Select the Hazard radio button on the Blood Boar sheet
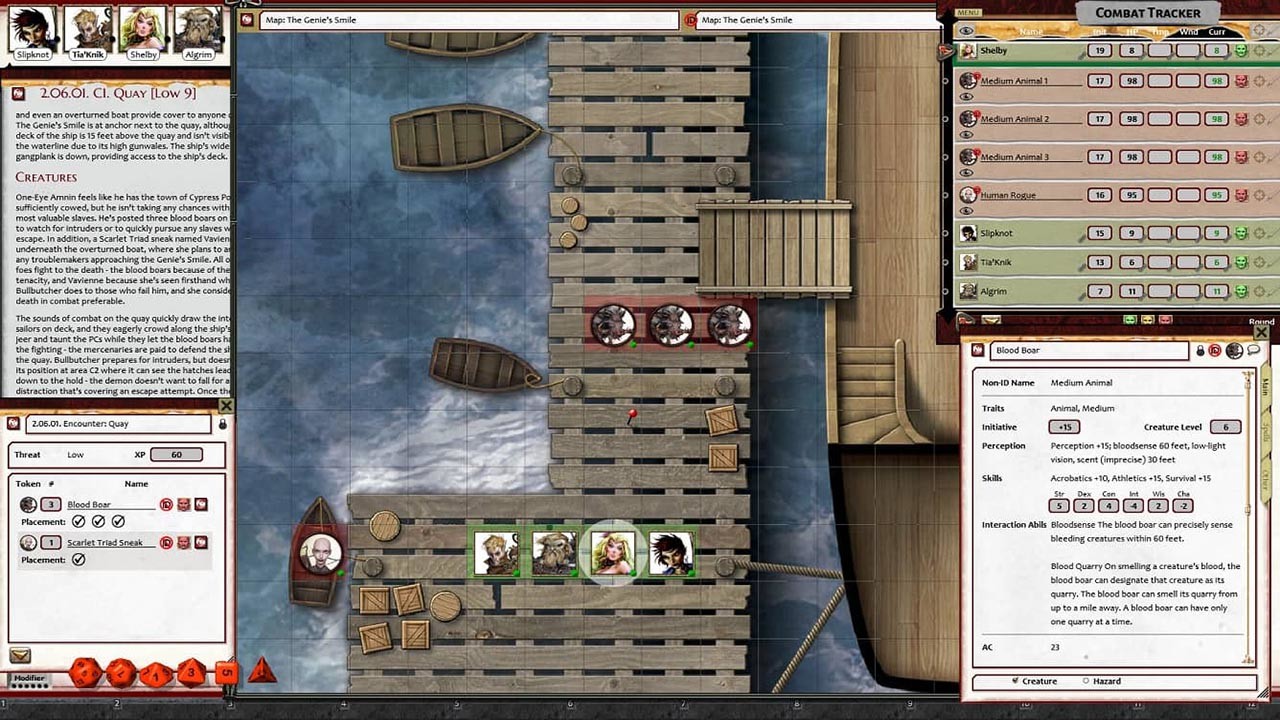Screen dimensions: 1280x720 pos(1086,681)
